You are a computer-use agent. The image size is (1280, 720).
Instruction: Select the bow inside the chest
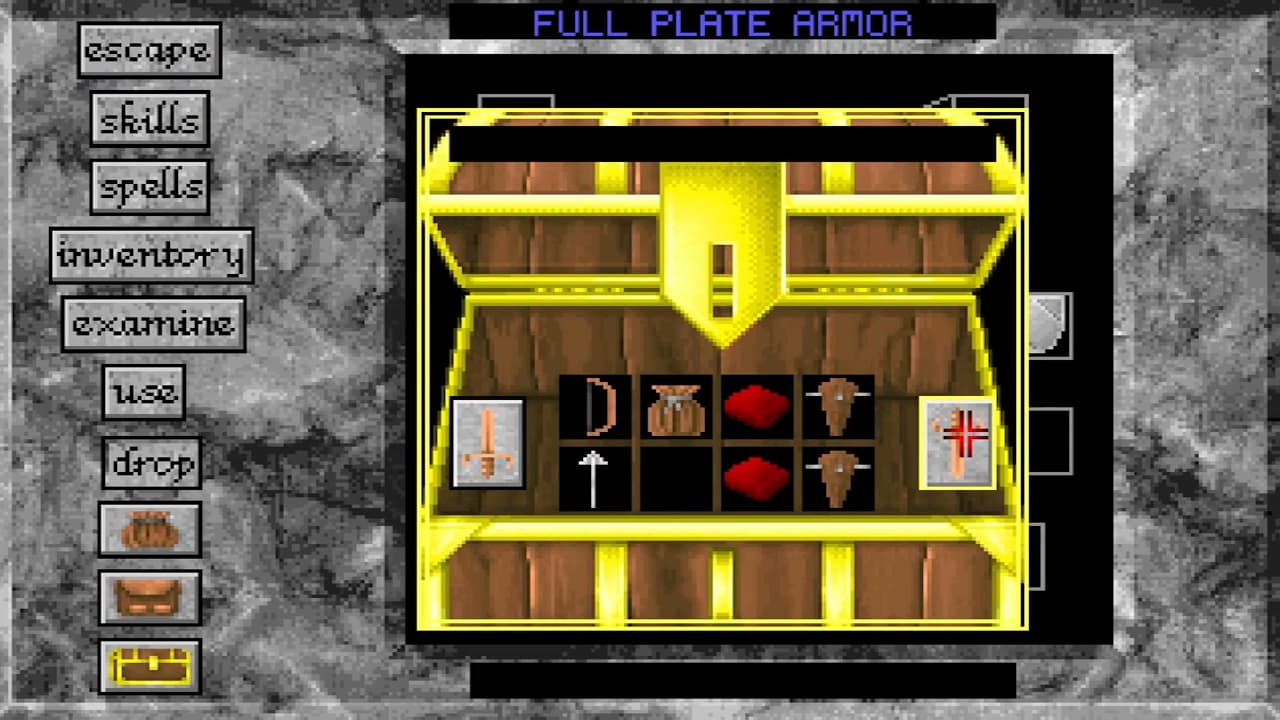pyautogui.click(x=596, y=404)
